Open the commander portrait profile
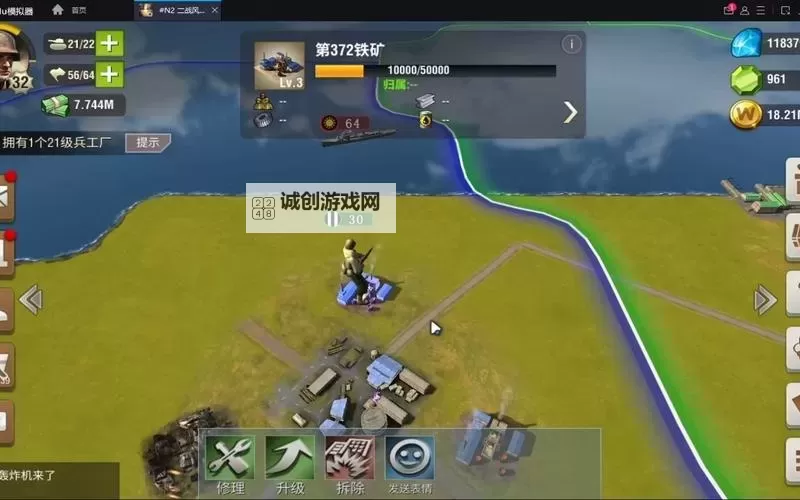The height and width of the screenshot is (500, 800). coord(18,60)
